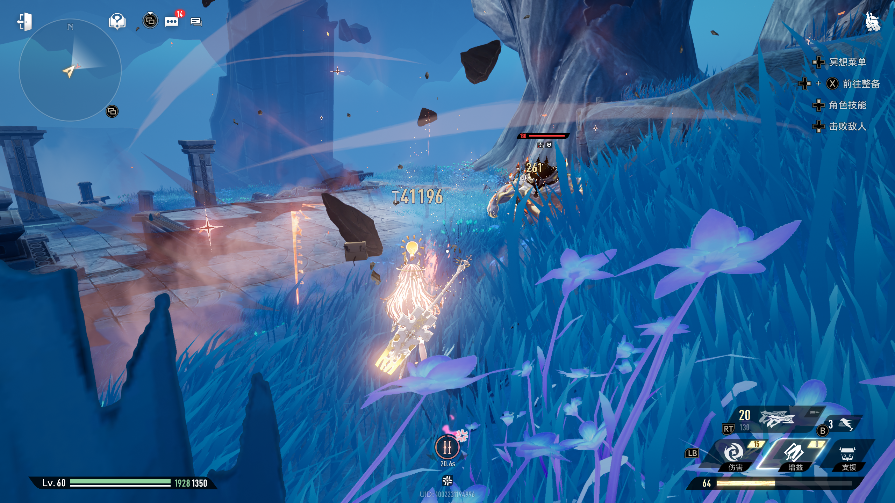Select the 伤害 damage skill
895x503 pixels.
click(x=736, y=454)
